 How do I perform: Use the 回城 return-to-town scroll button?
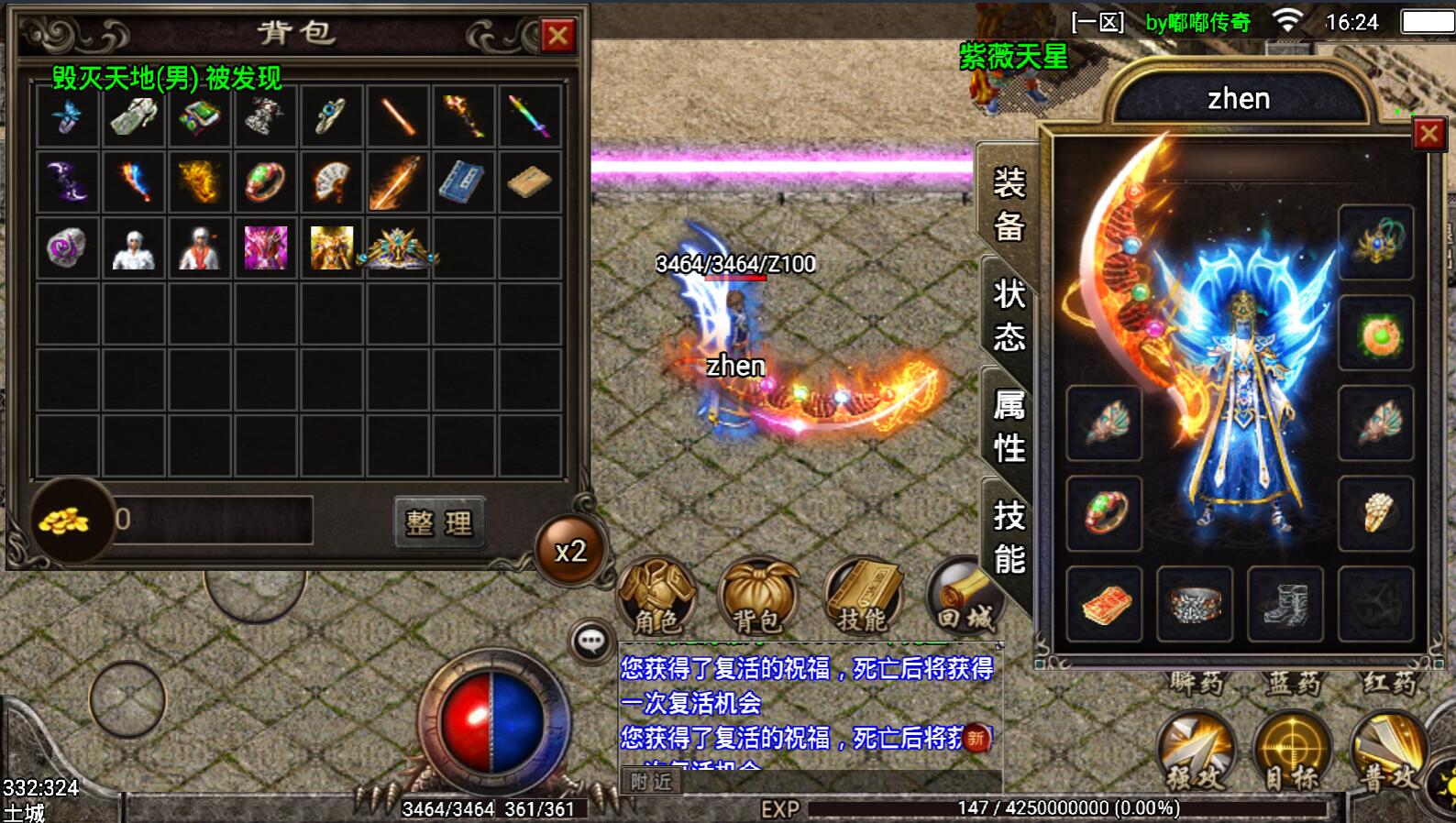963,598
